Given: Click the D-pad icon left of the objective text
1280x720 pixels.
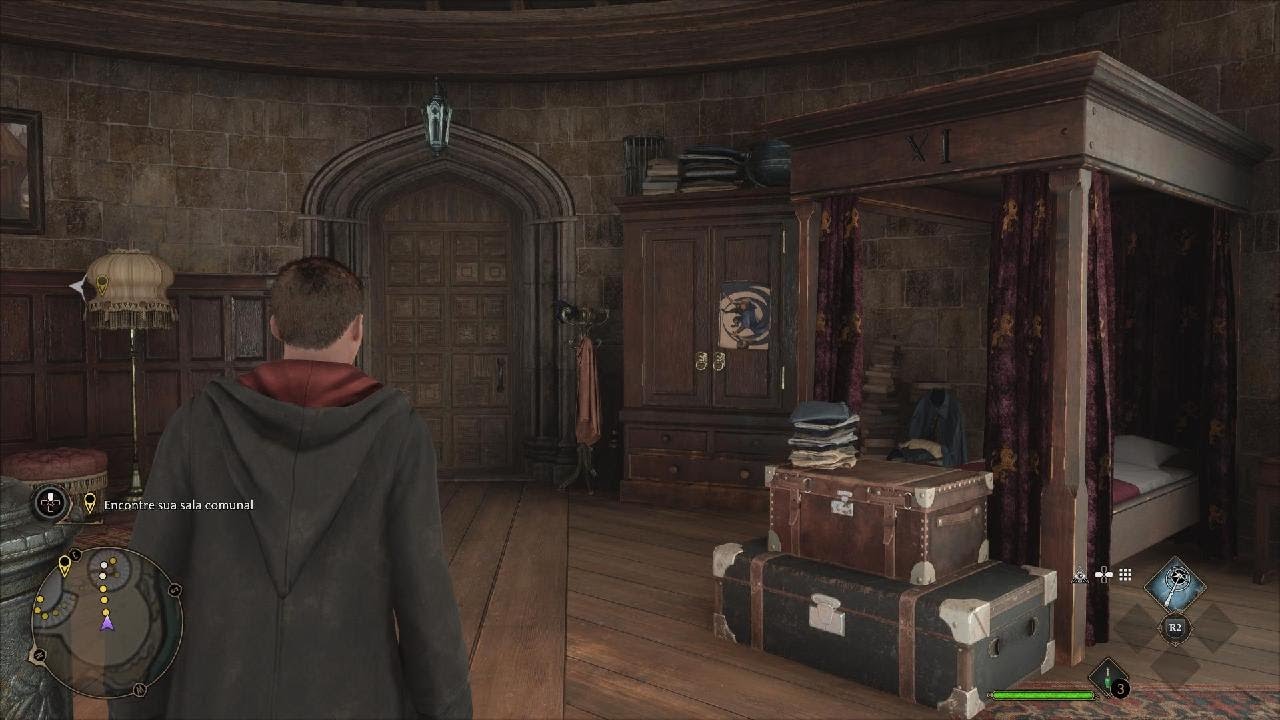Looking at the screenshot, I should click(50, 503).
